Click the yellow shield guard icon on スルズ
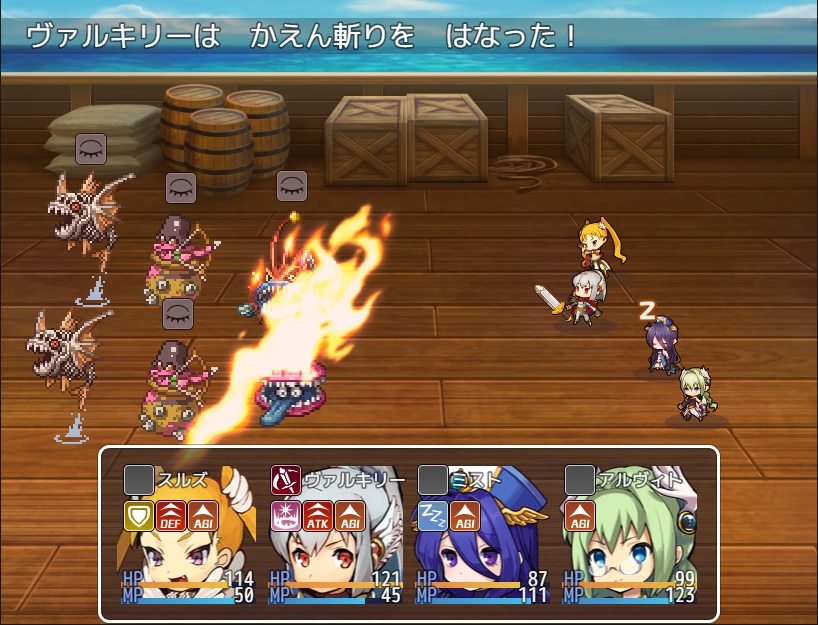Image resolution: width=818 pixels, height=625 pixels. [x=138, y=516]
